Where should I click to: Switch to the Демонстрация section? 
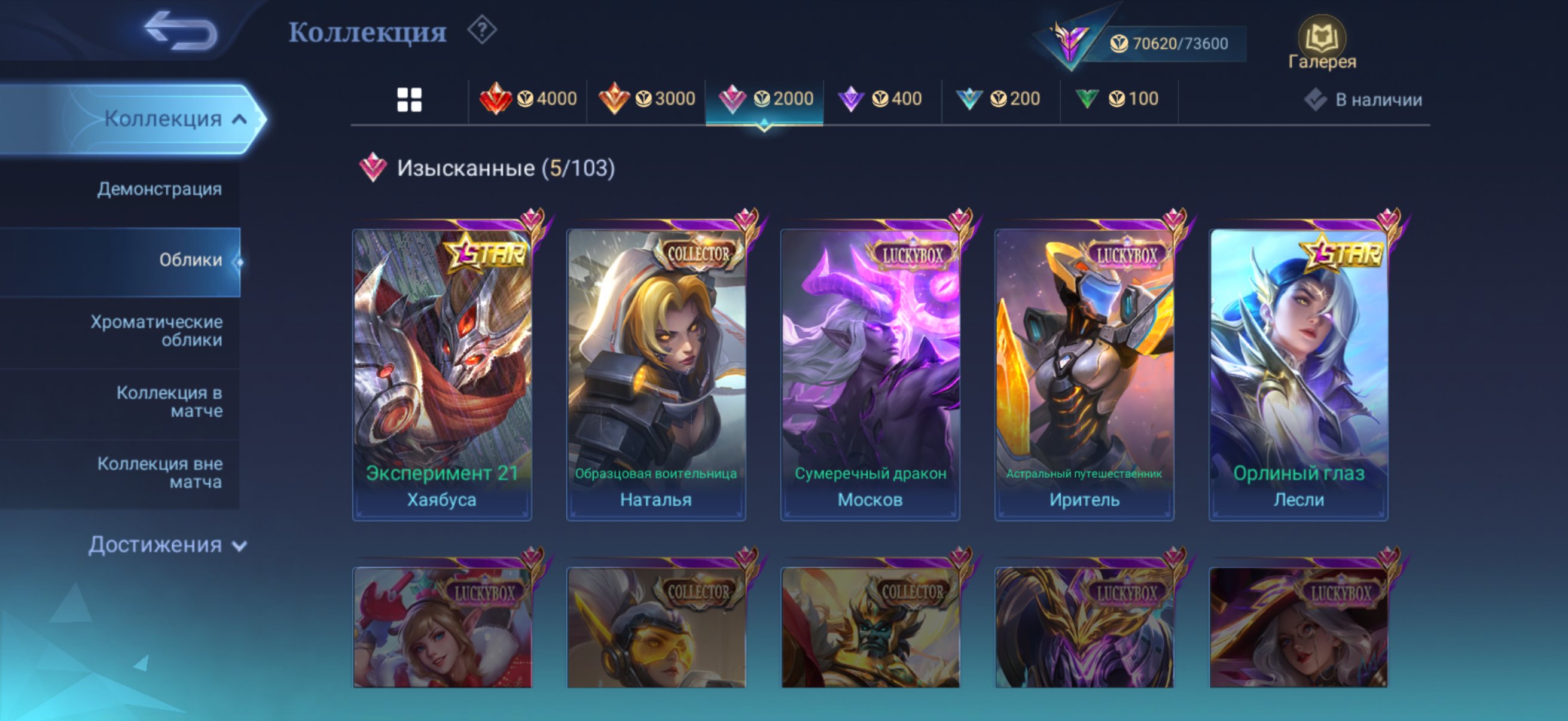coord(160,188)
